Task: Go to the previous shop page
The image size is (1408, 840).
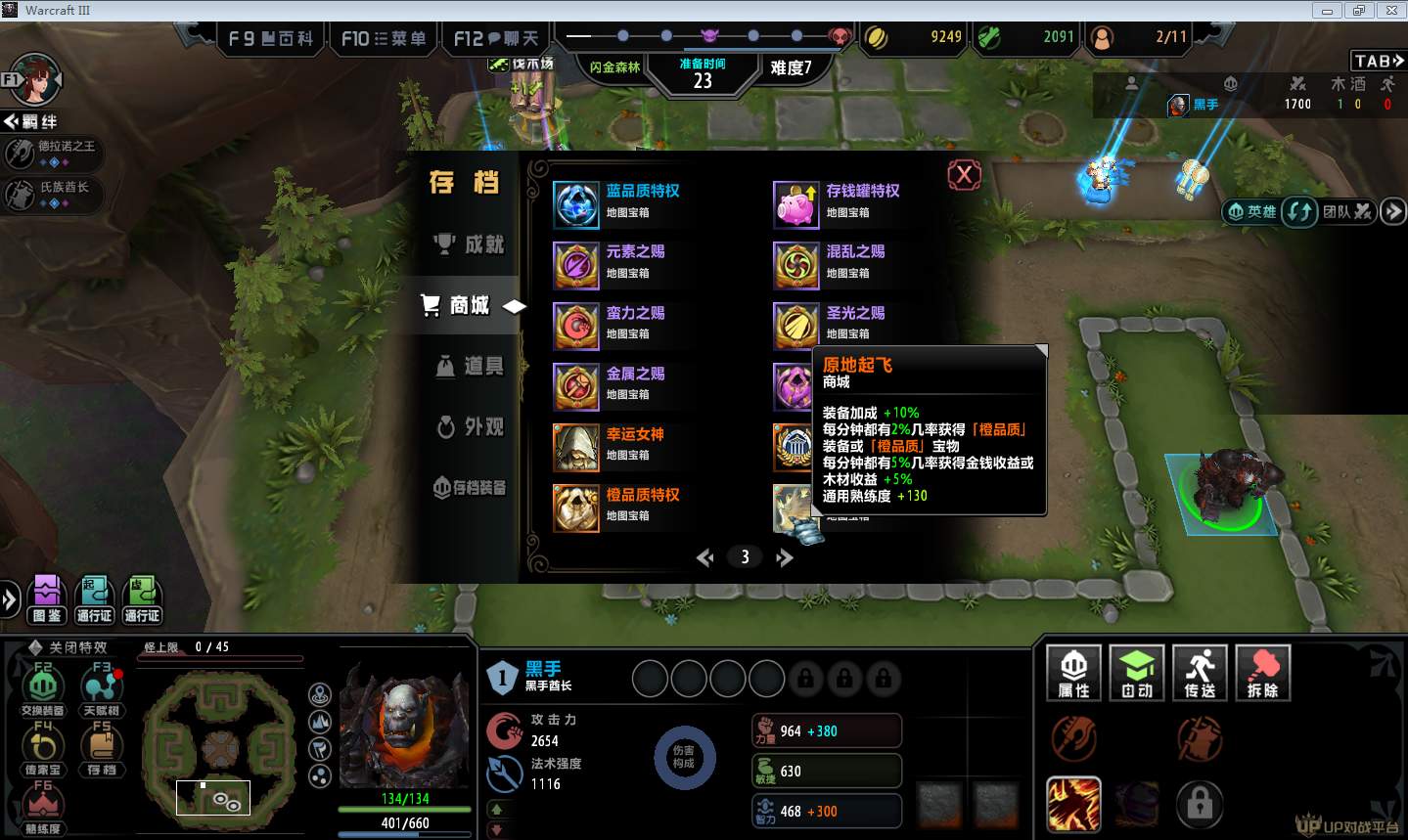Action: pyautogui.click(x=704, y=557)
